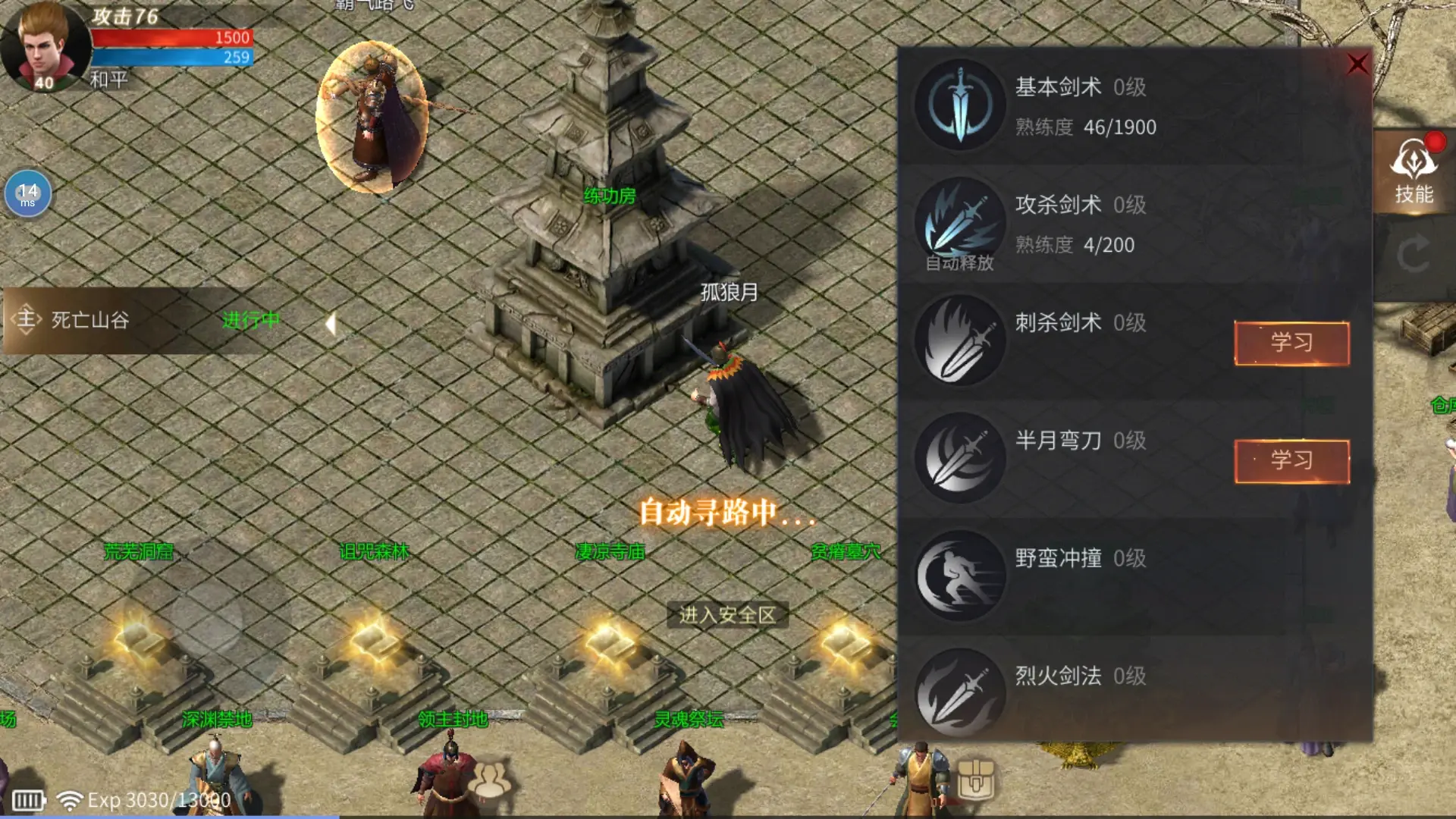
Task: Learn the 刺杀剑术 skill
Action: coord(1291,344)
